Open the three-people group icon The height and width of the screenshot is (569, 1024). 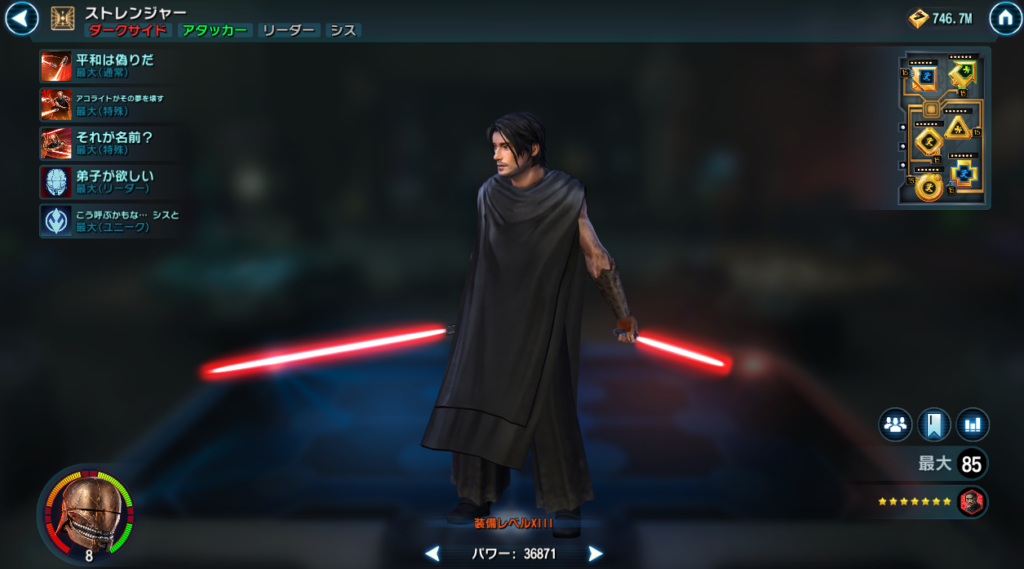(895, 424)
